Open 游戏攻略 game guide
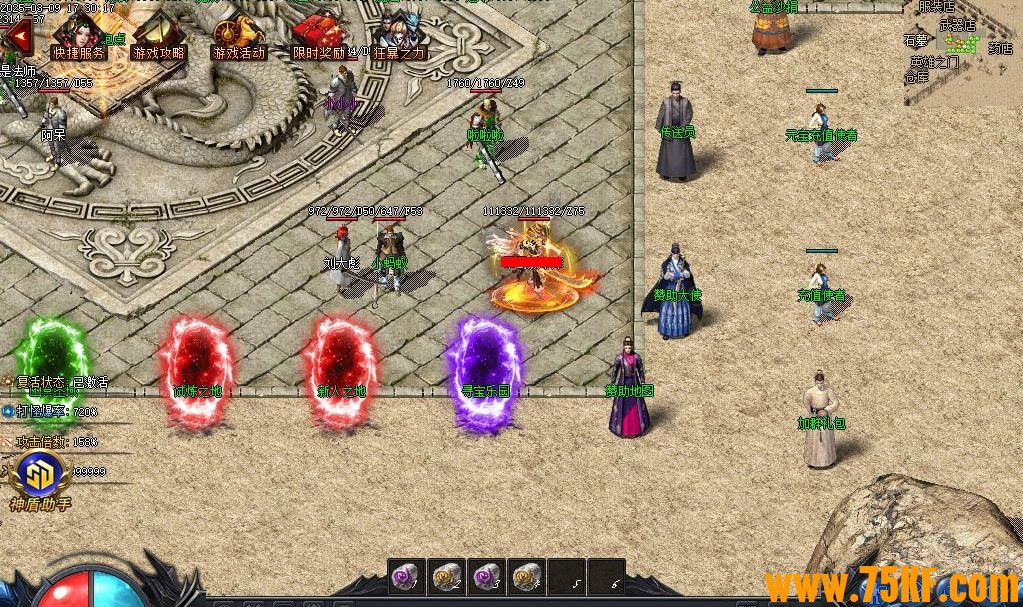Image resolution: width=1023 pixels, height=607 pixels. click(x=159, y=37)
